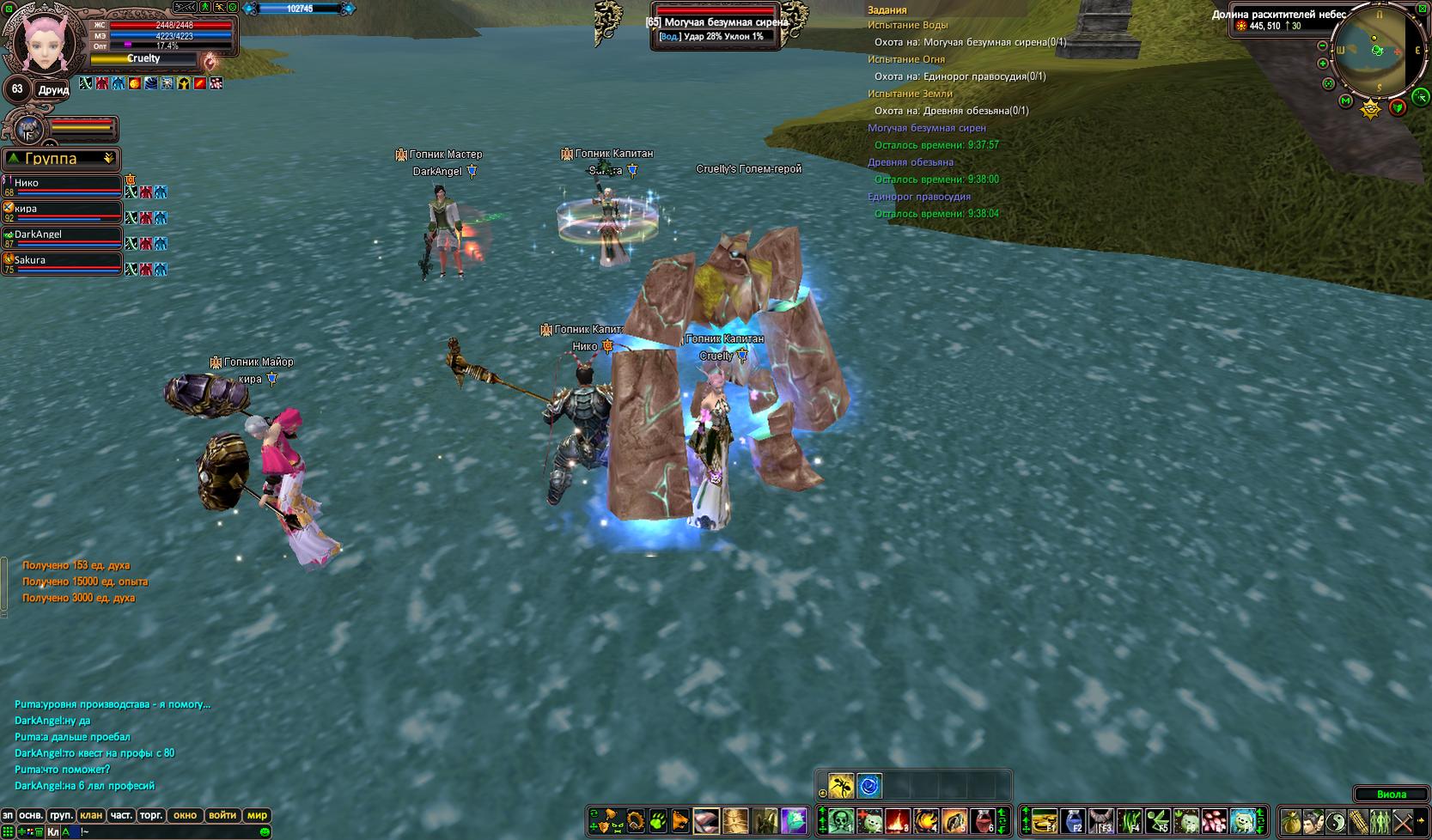The image size is (1432, 840).
Task: Switch chat to мир channel
Action: coord(257,815)
